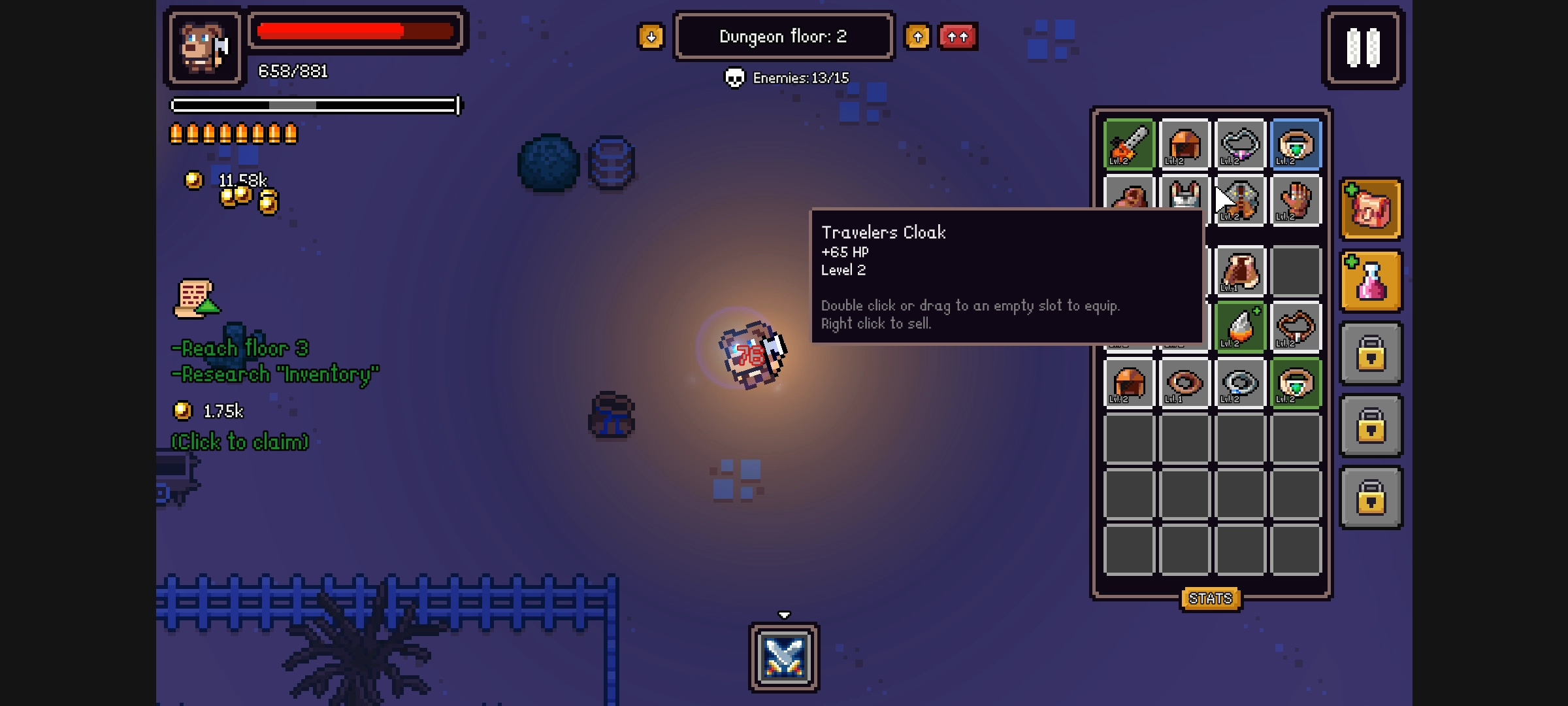Screen dimensions: 1568x706
Task: Click the "Click to claim" quest text
Action: point(240,442)
